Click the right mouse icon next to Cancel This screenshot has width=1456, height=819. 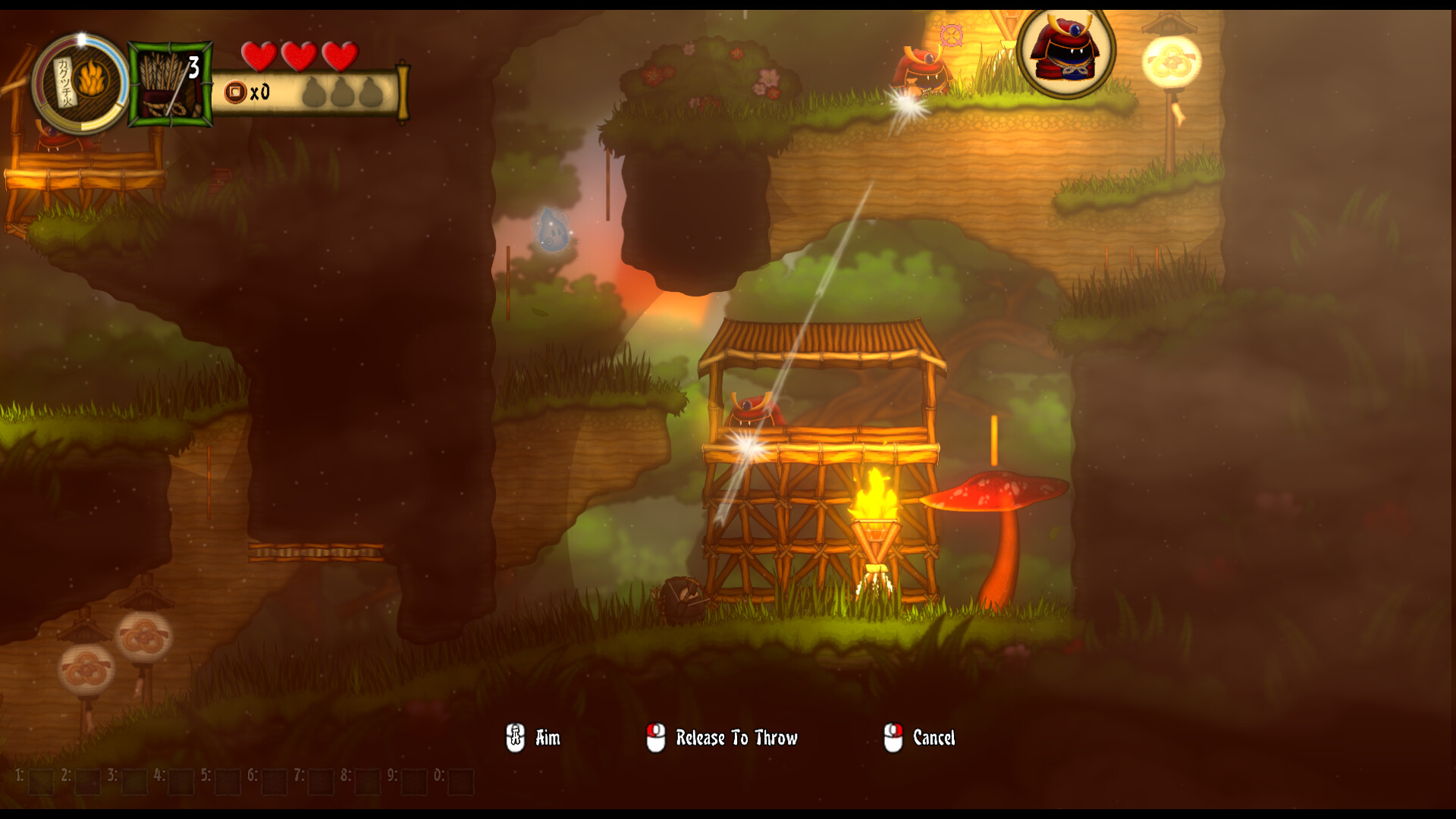coord(893,736)
